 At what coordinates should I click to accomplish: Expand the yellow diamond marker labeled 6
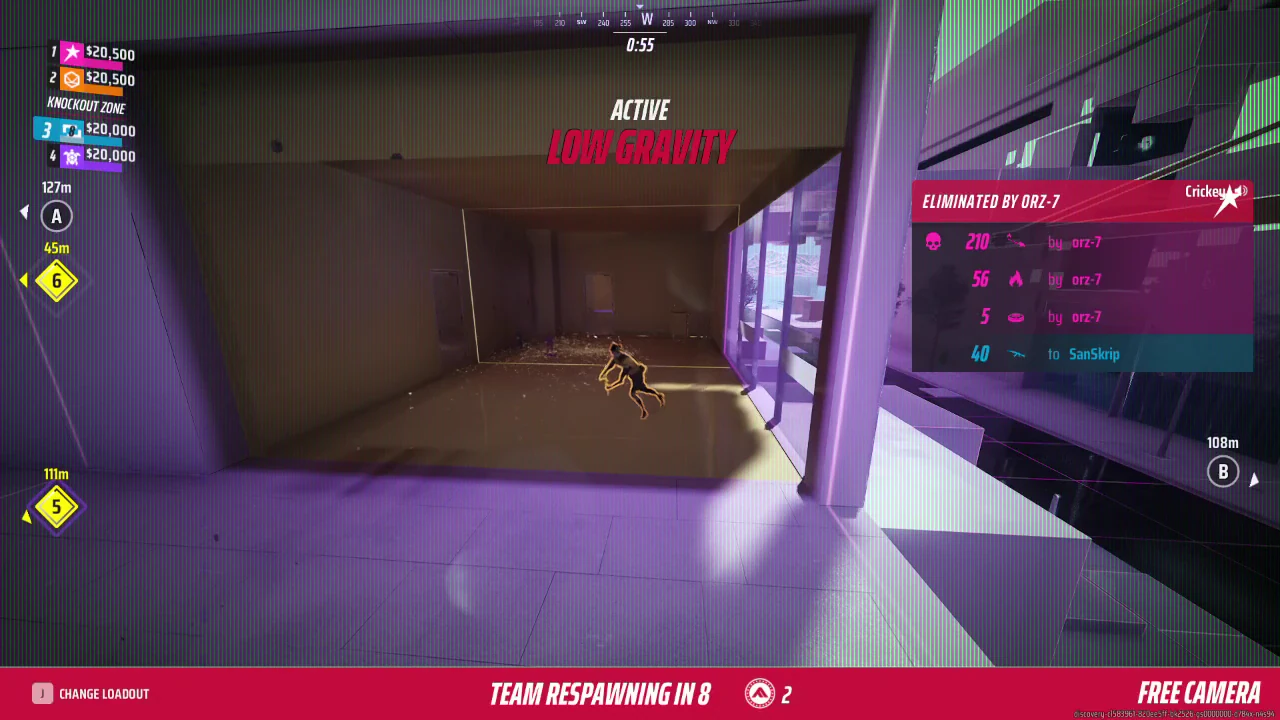tap(56, 281)
